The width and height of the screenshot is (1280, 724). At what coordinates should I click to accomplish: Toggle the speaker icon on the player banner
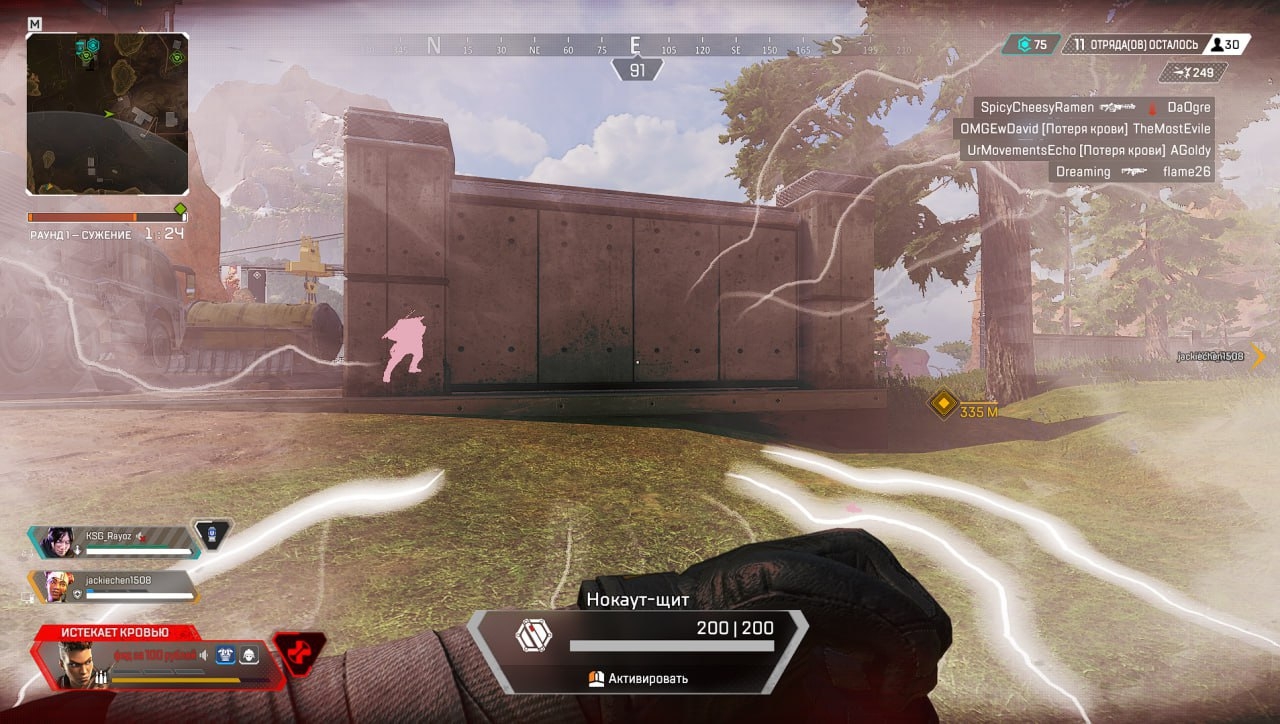click(x=203, y=654)
